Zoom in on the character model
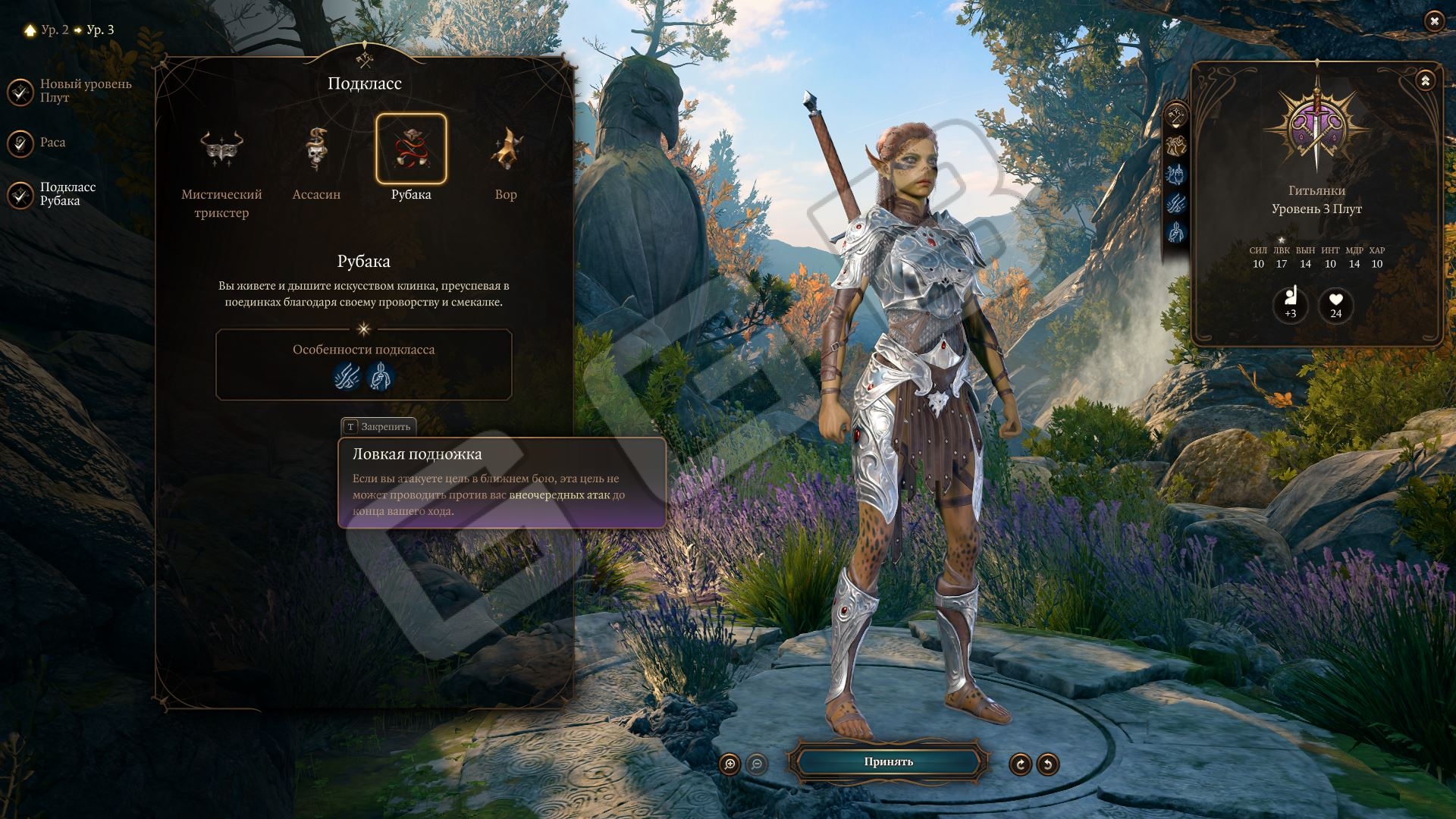The width and height of the screenshot is (1456, 819). 730,764
